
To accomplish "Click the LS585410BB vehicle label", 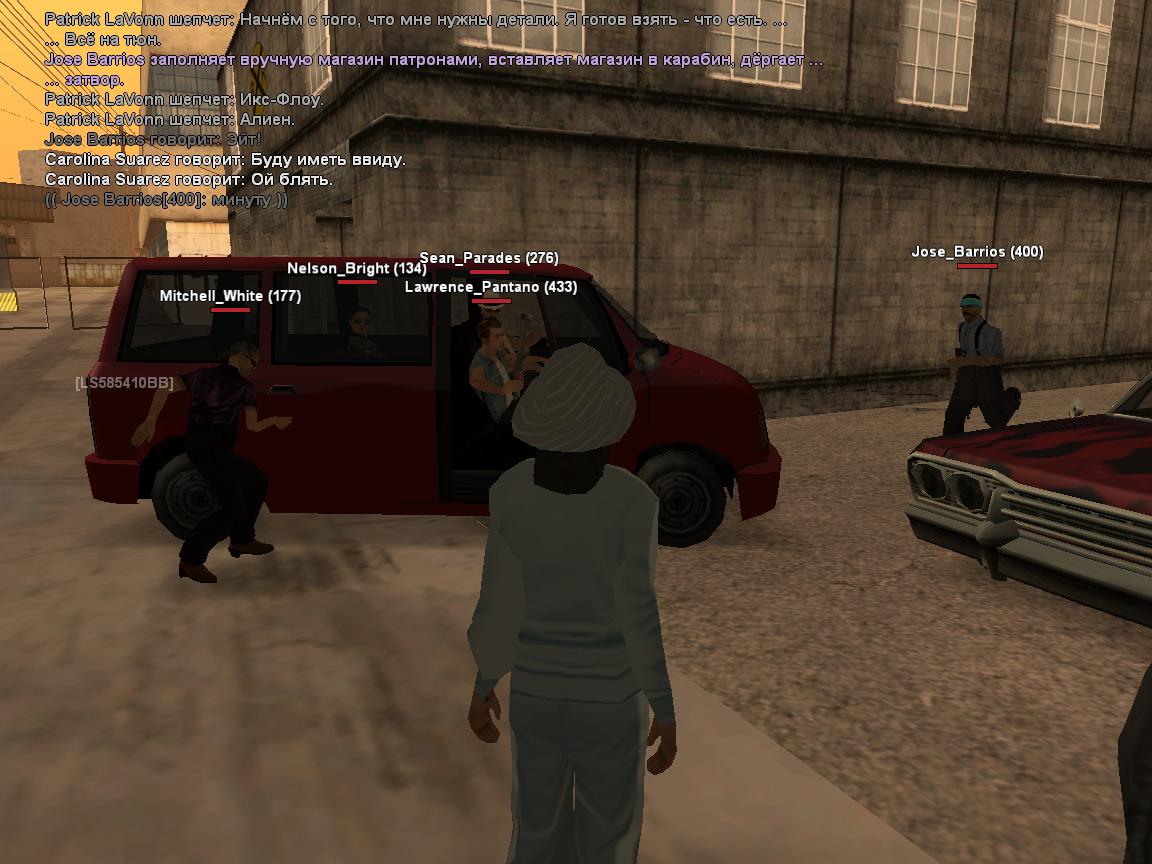I will coord(124,383).
